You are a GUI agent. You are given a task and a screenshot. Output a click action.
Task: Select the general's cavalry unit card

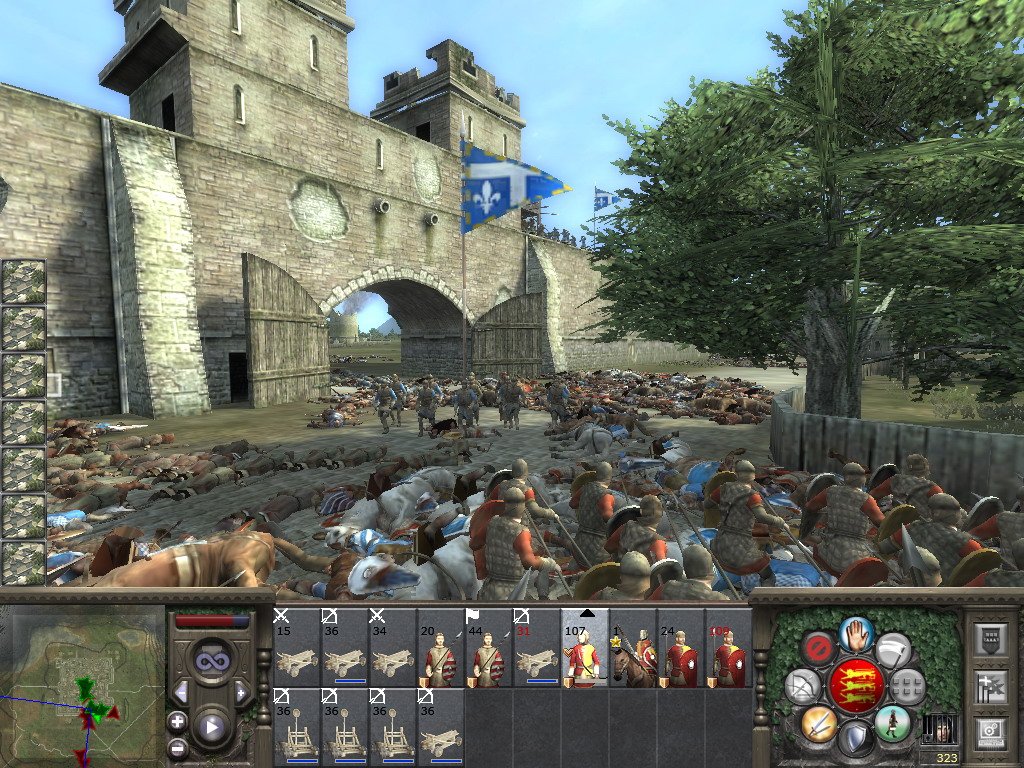pos(632,647)
